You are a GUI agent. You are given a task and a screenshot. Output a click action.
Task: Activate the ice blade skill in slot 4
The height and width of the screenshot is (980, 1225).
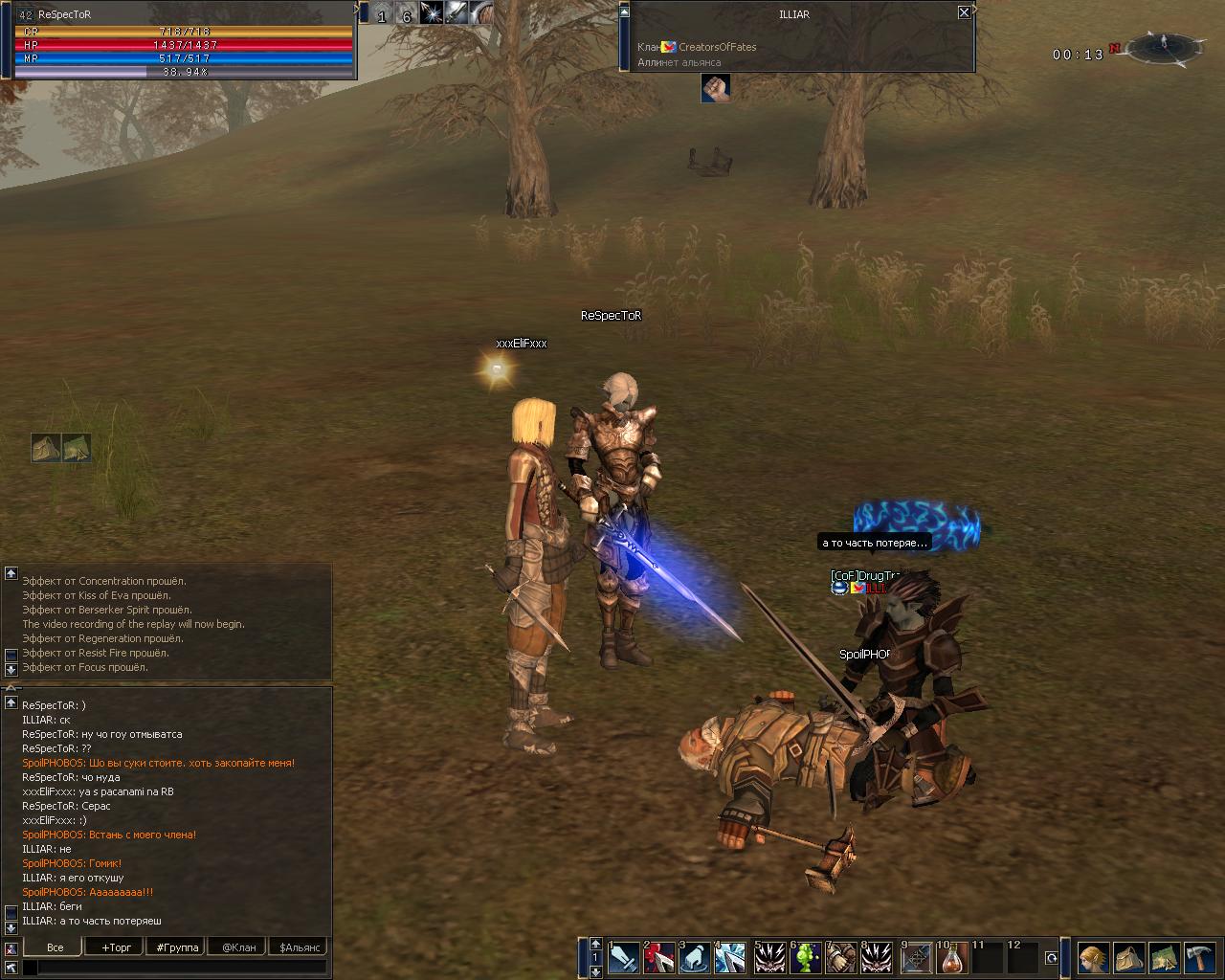tap(731, 957)
